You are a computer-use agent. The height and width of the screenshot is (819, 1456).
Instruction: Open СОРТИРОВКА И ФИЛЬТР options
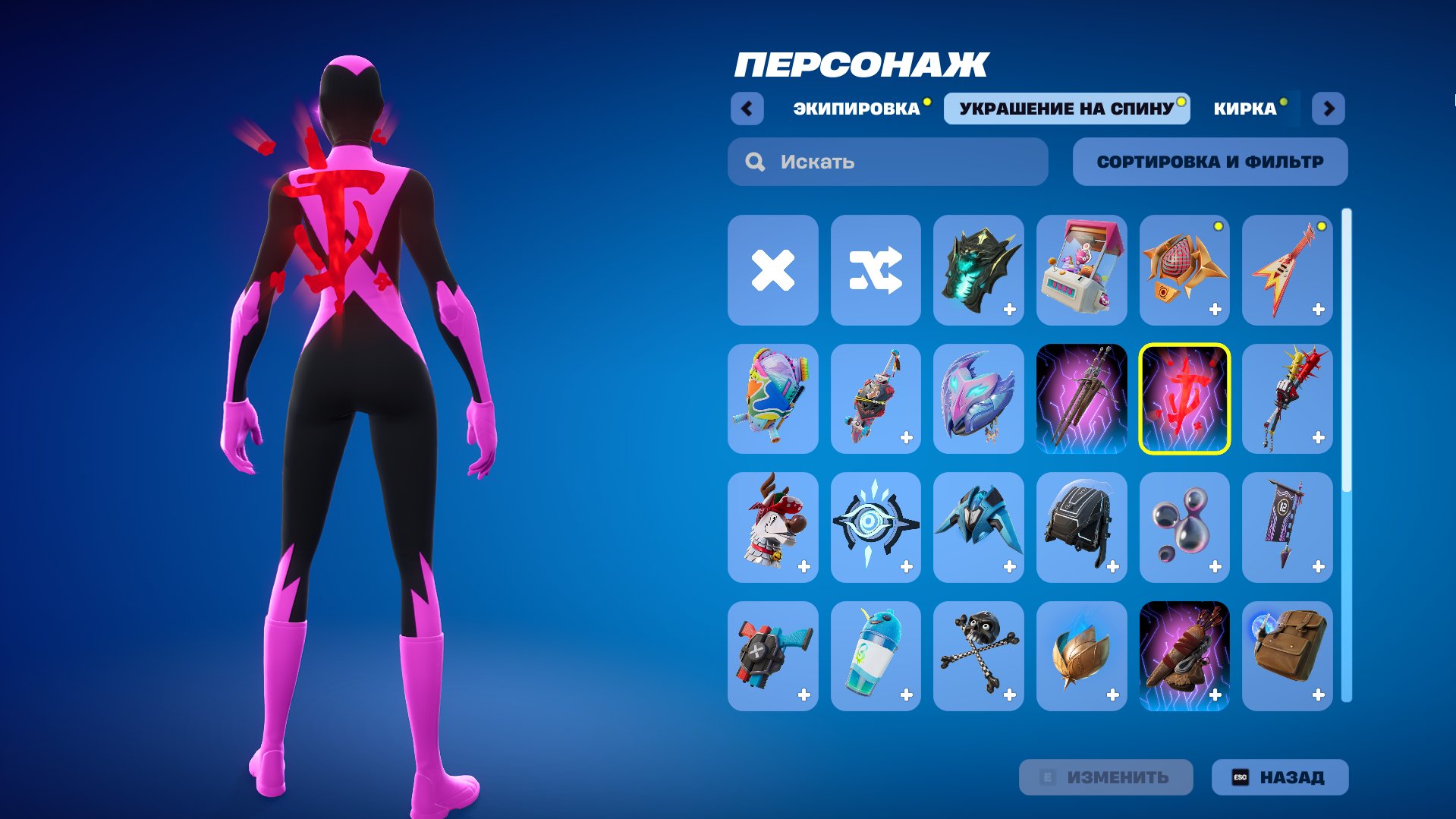[1209, 161]
